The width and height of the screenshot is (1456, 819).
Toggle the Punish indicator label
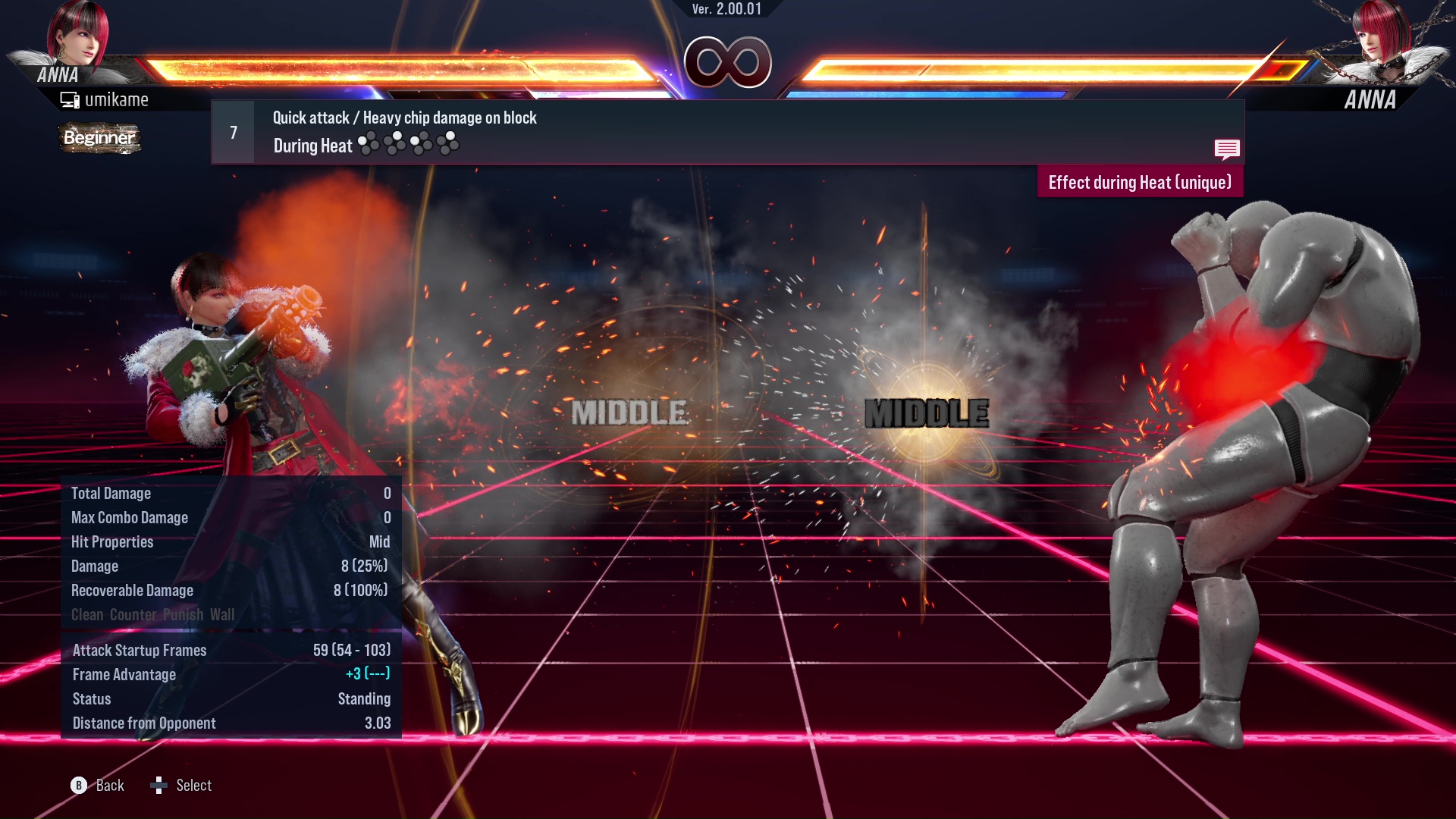(x=182, y=615)
